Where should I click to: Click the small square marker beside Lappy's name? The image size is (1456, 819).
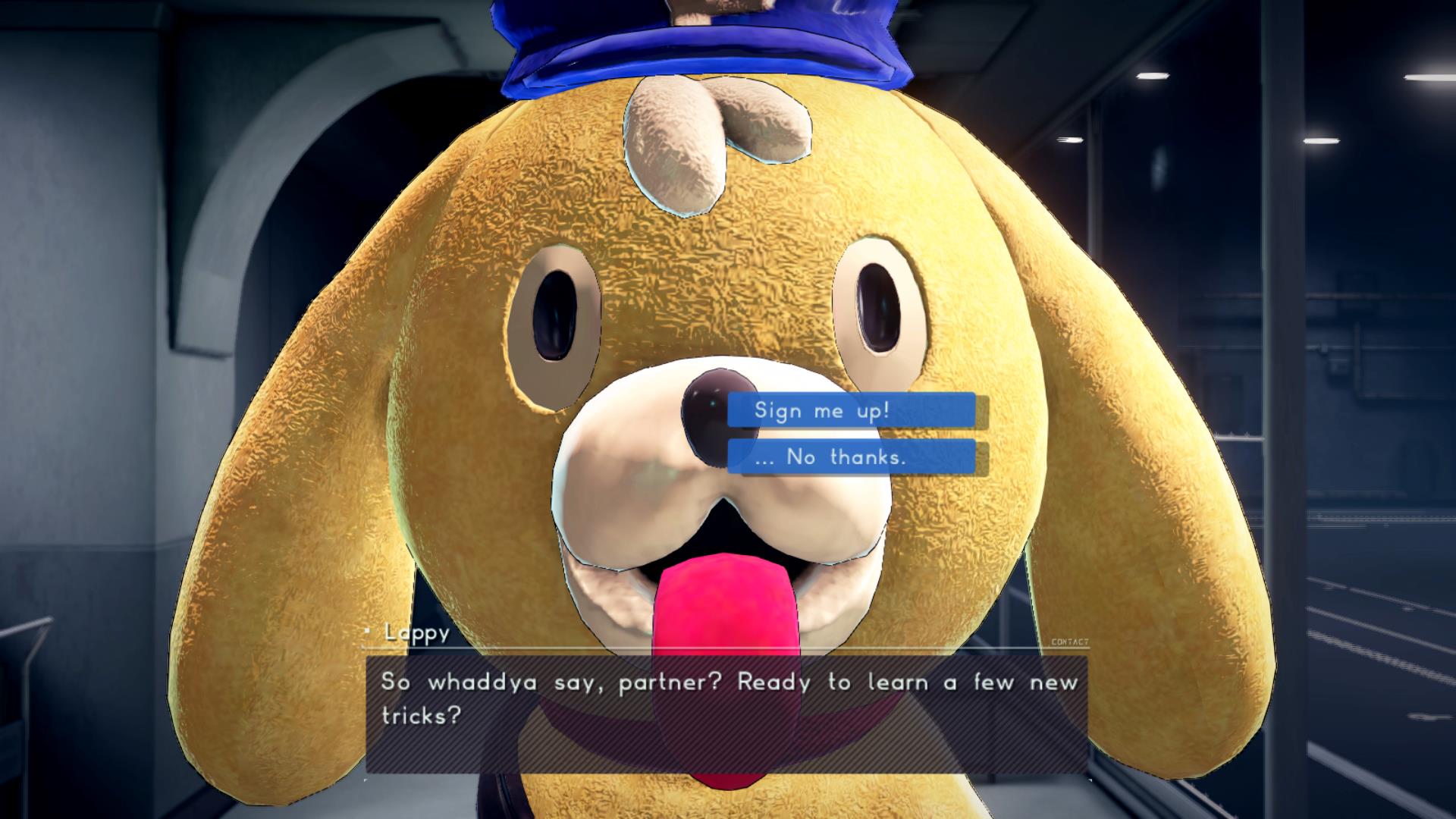click(367, 632)
